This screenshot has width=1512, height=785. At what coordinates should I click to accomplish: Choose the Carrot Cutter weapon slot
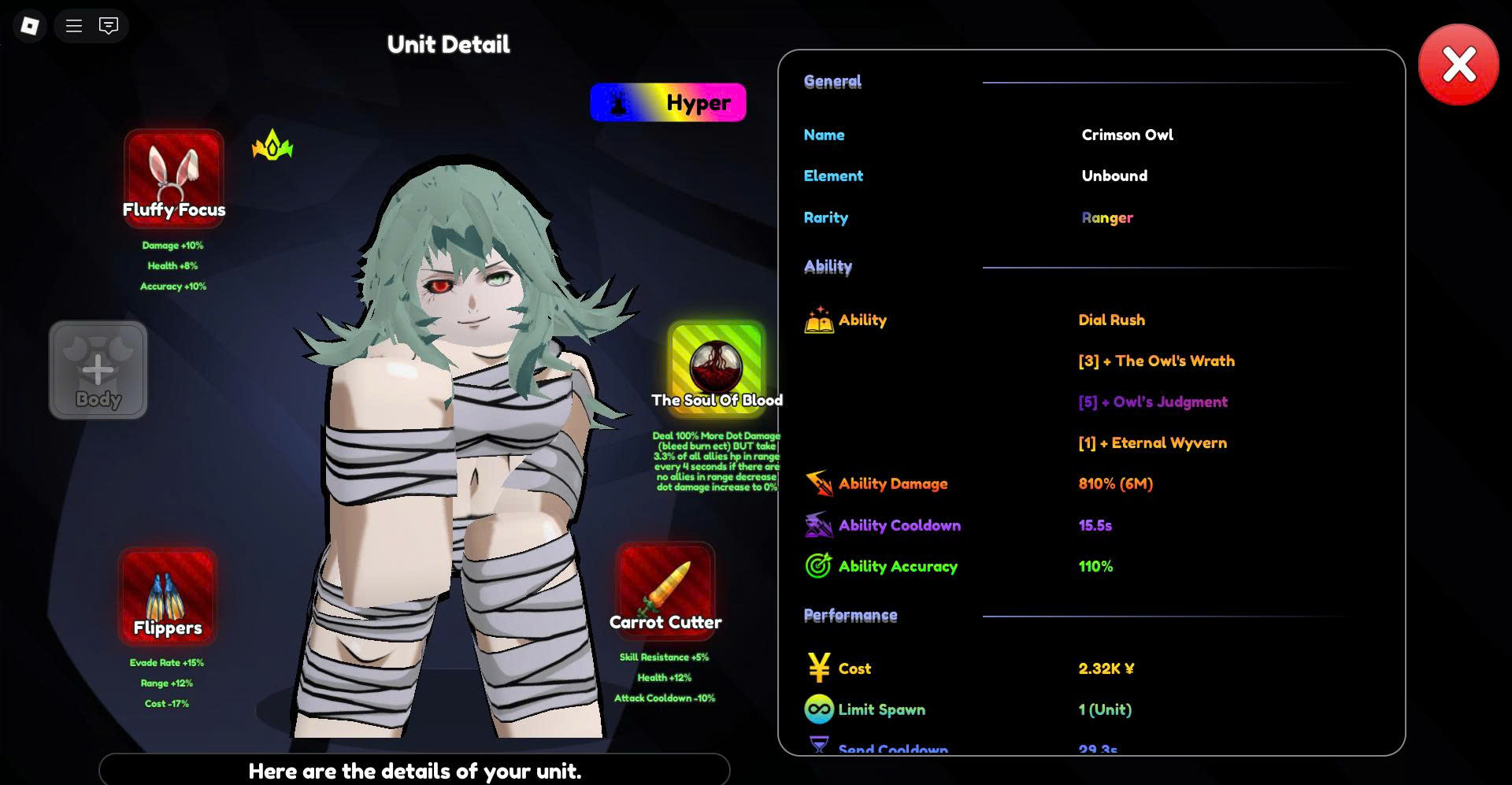(x=665, y=591)
